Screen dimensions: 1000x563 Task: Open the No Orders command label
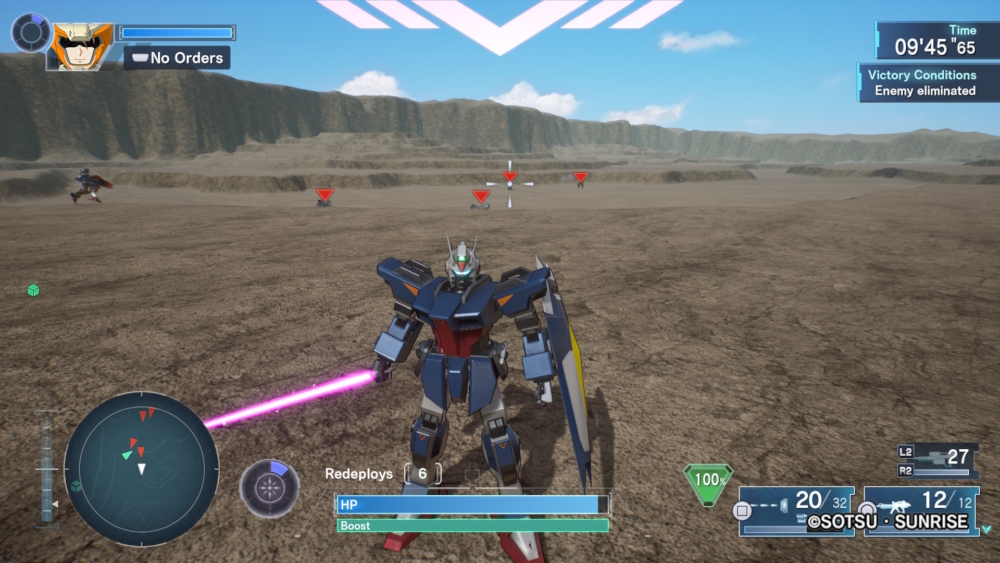coord(177,58)
